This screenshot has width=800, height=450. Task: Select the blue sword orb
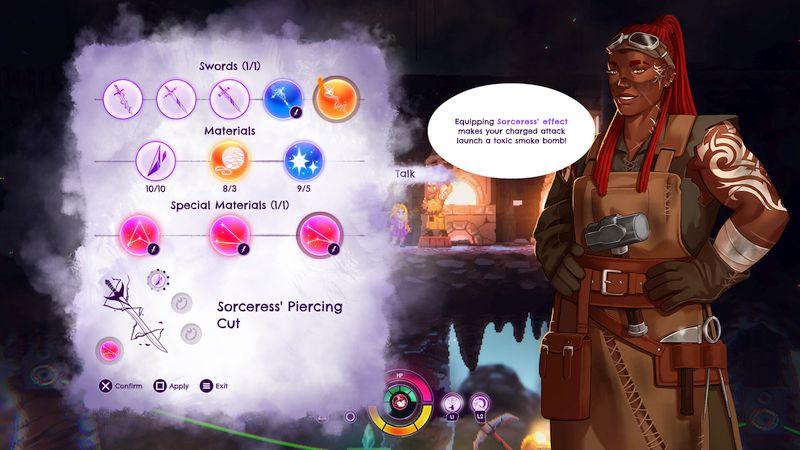point(283,99)
